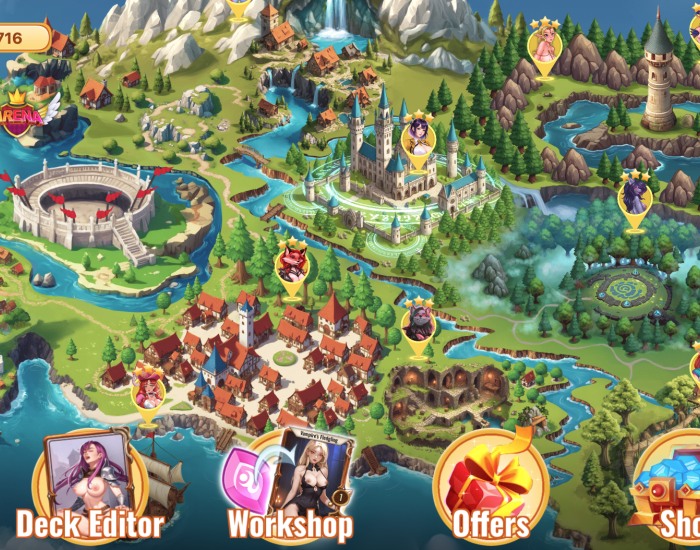
Task: Select the marker above the castle
Action: (x=417, y=137)
